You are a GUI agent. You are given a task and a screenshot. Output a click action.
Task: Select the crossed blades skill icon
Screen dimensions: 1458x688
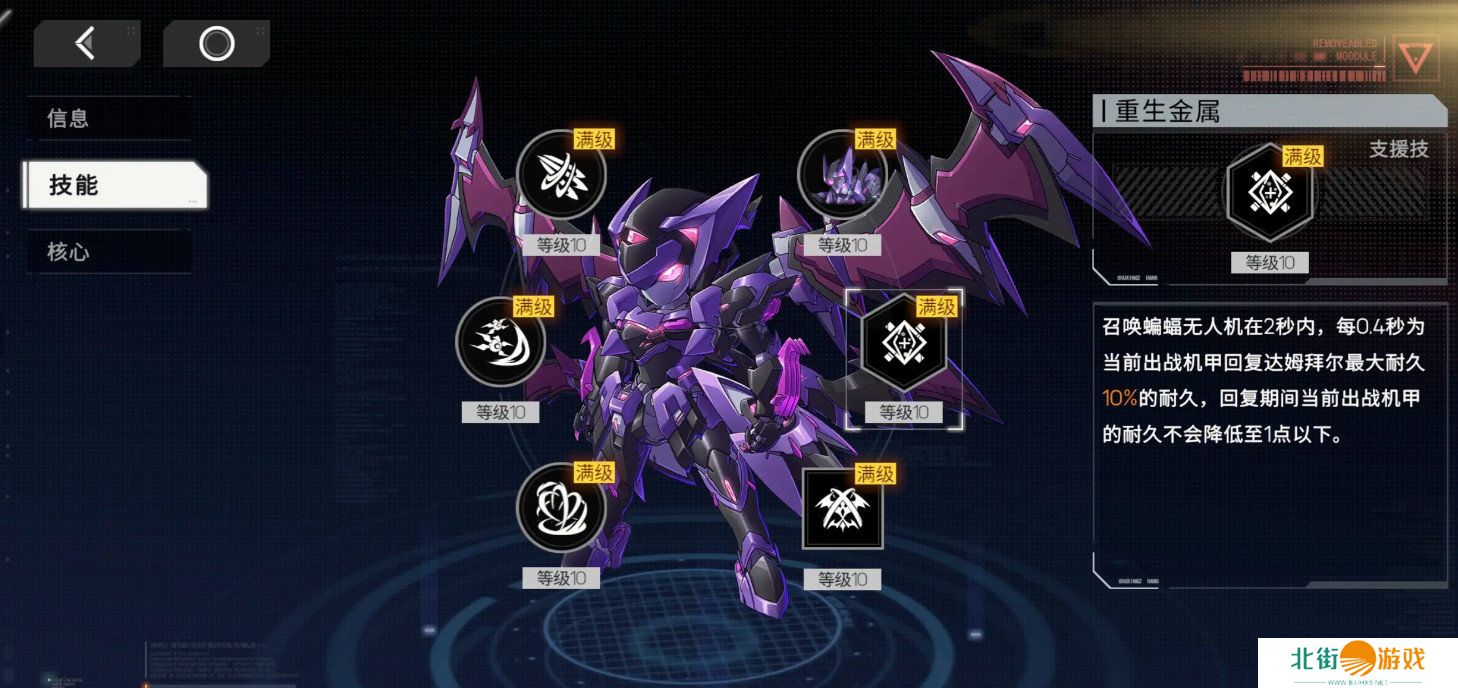(562, 175)
